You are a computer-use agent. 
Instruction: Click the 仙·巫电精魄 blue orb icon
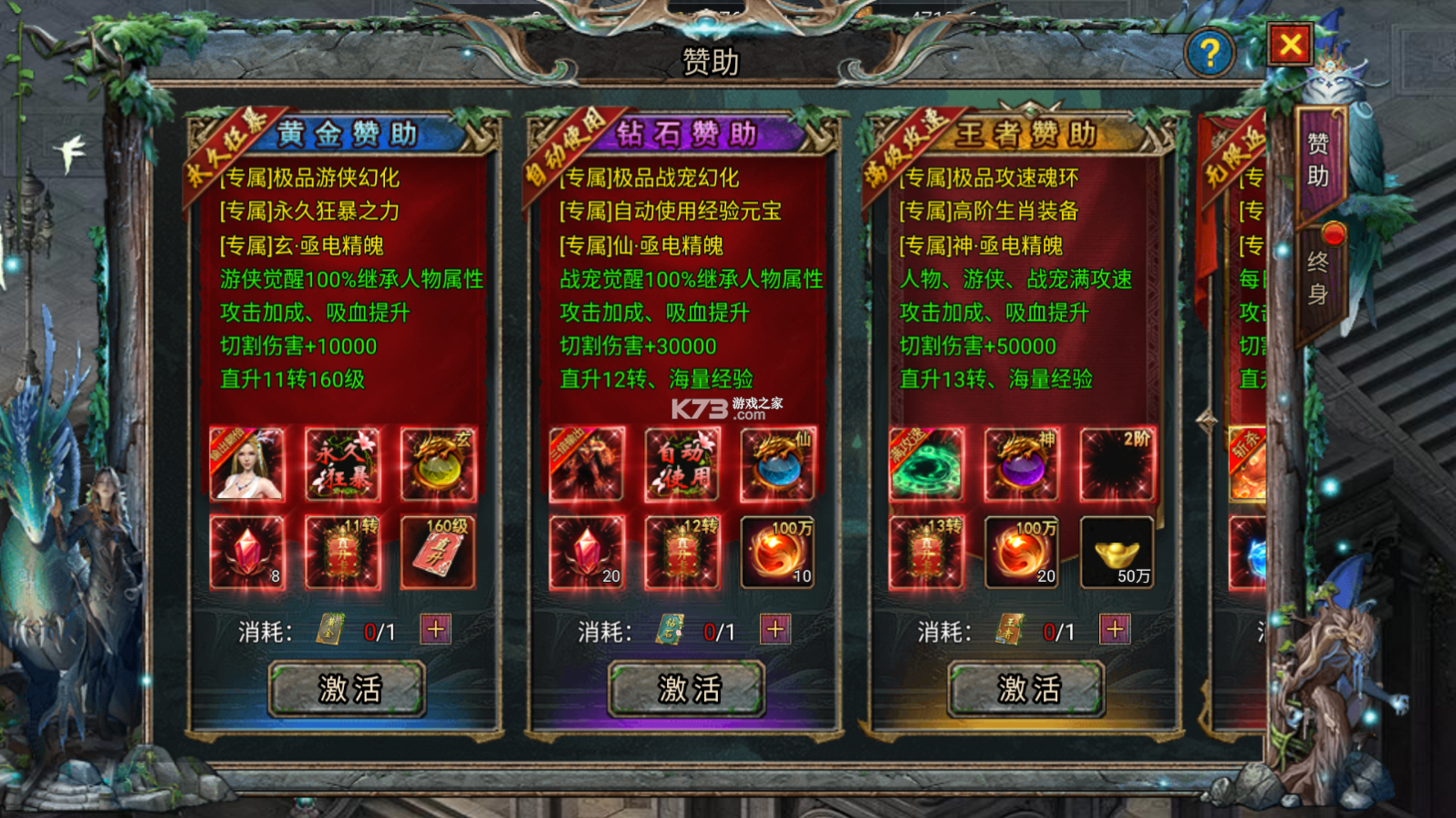pos(777,465)
